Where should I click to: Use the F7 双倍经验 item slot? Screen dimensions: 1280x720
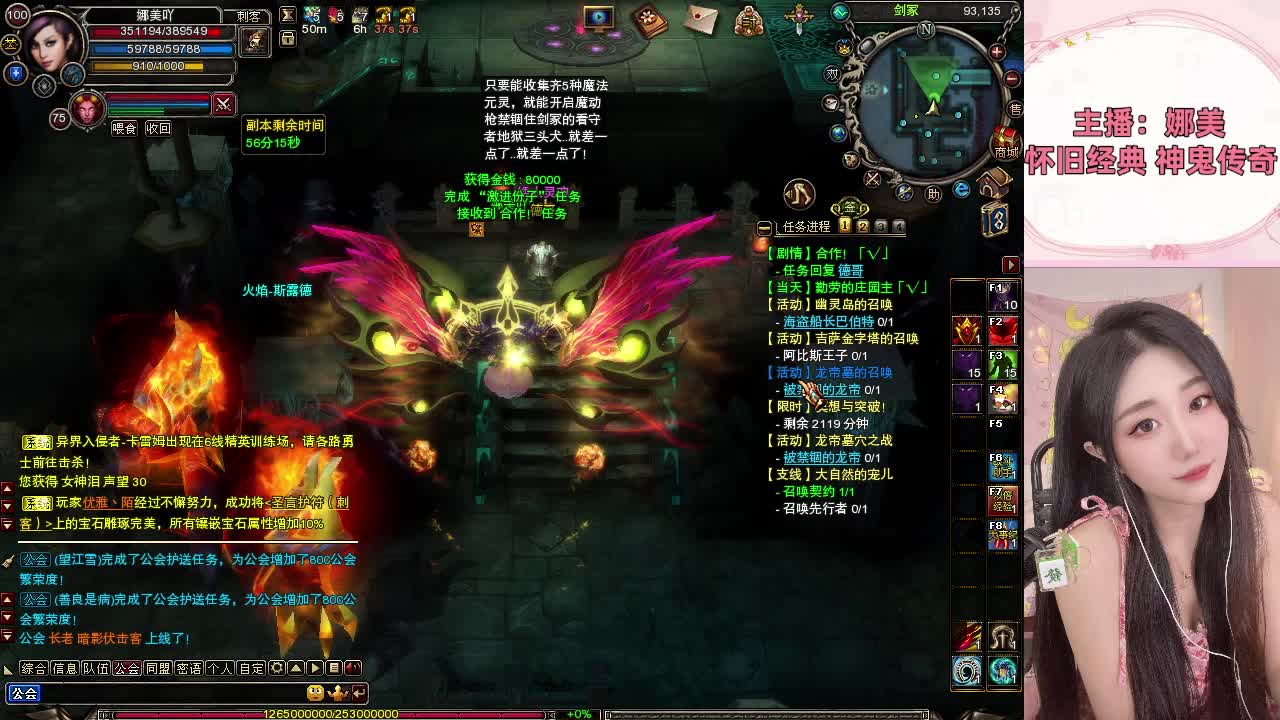coord(1003,499)
